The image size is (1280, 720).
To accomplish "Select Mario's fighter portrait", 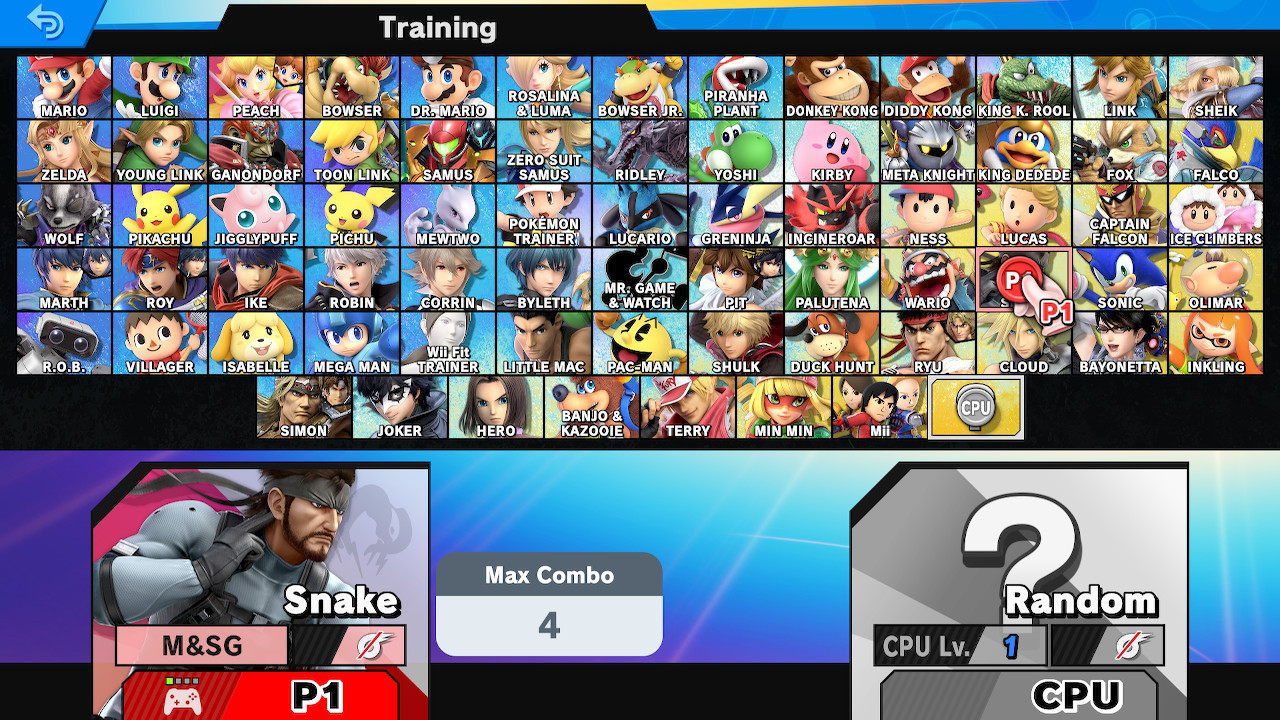I will click(x=64, y=85).
